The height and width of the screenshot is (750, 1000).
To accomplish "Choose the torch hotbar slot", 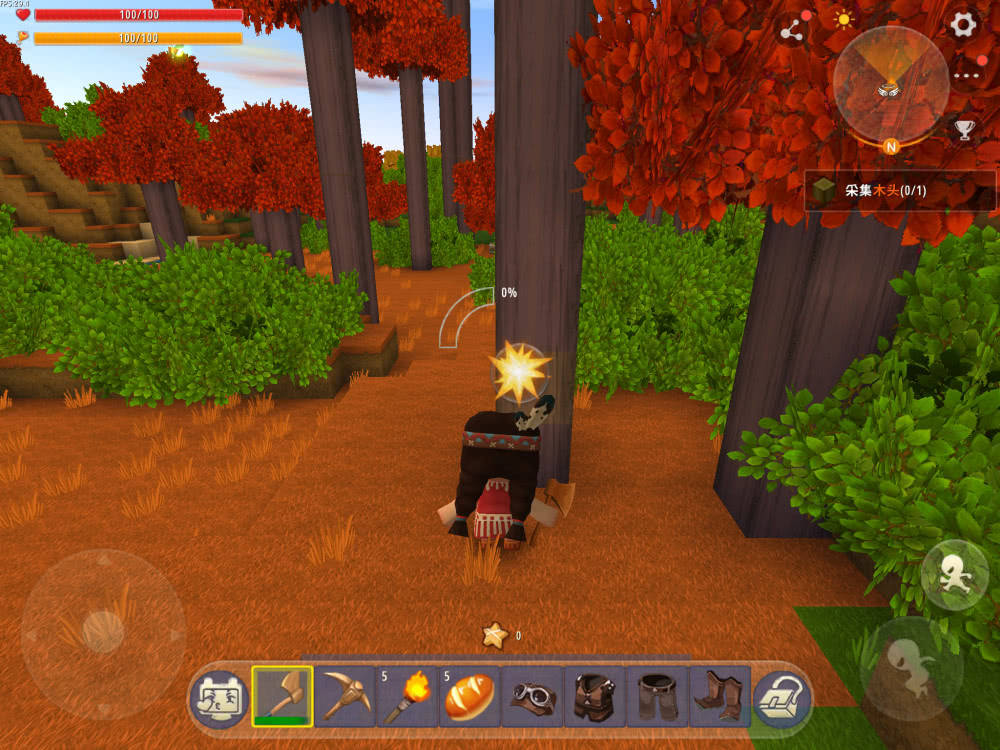I will coord(407,696).
